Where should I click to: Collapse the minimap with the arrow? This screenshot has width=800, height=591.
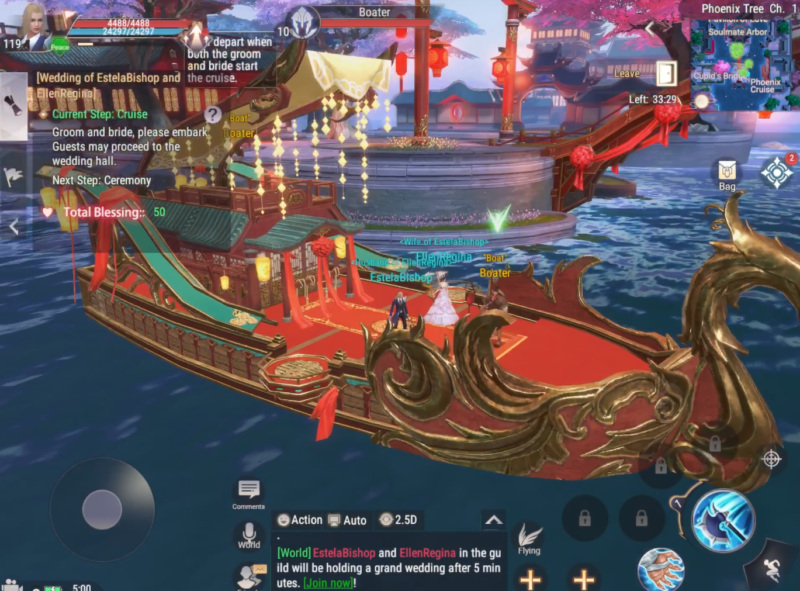(x=650, y=28)
